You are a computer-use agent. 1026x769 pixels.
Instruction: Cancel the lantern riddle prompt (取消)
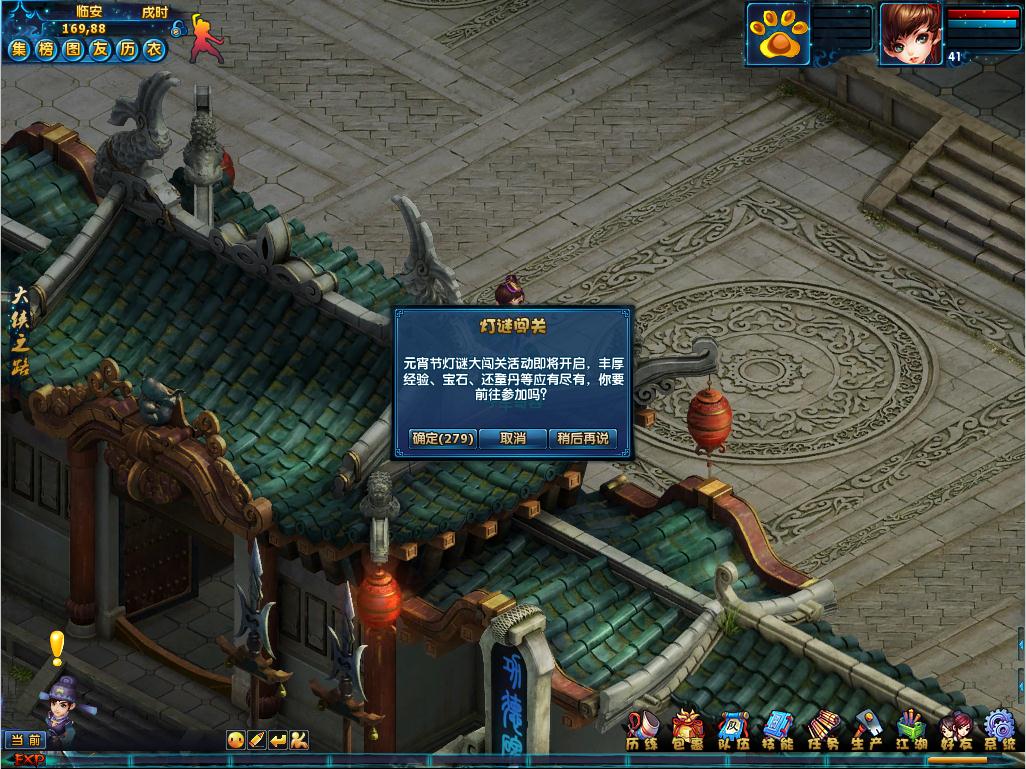[513, 438]
